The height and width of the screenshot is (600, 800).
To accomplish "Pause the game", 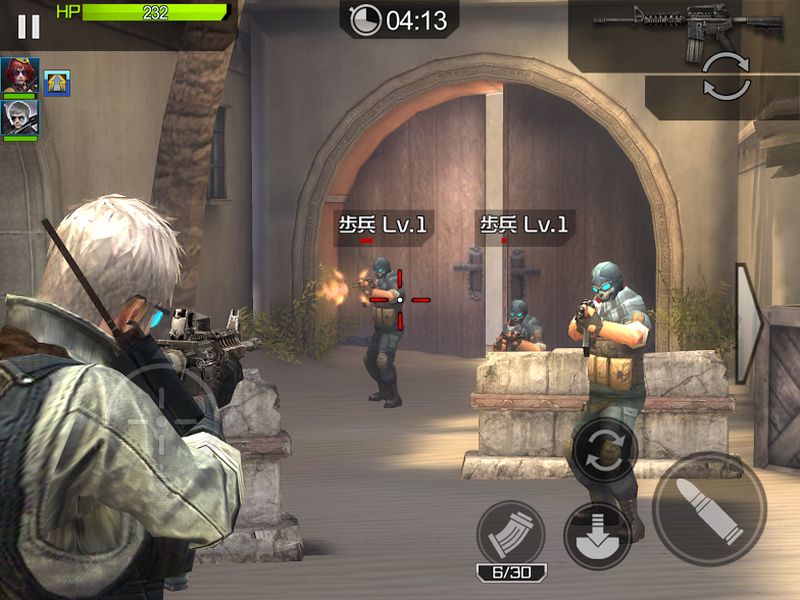I will tap(28, 27).
